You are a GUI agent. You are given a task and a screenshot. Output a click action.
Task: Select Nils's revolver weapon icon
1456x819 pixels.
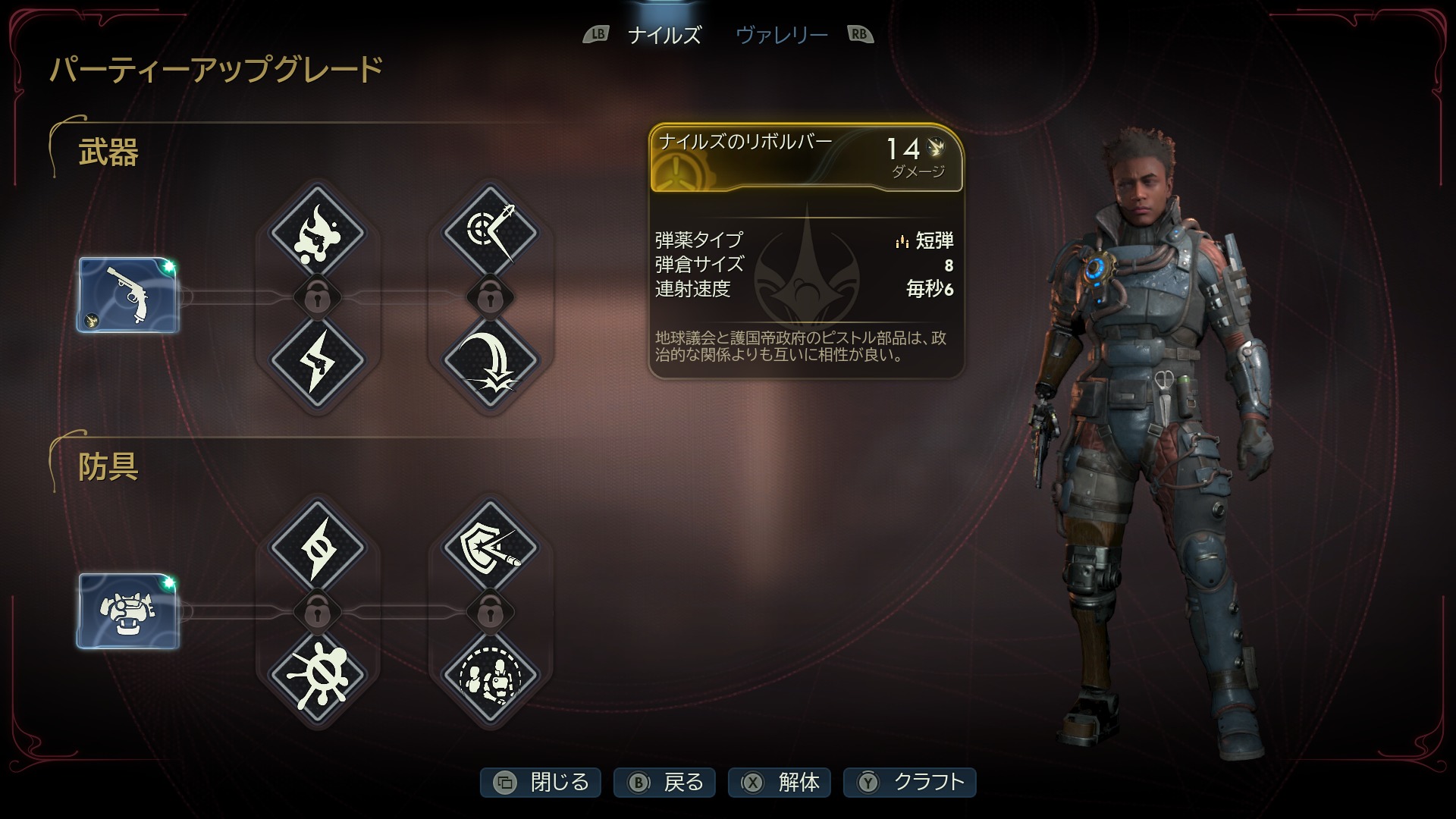[x=129, y=294]
